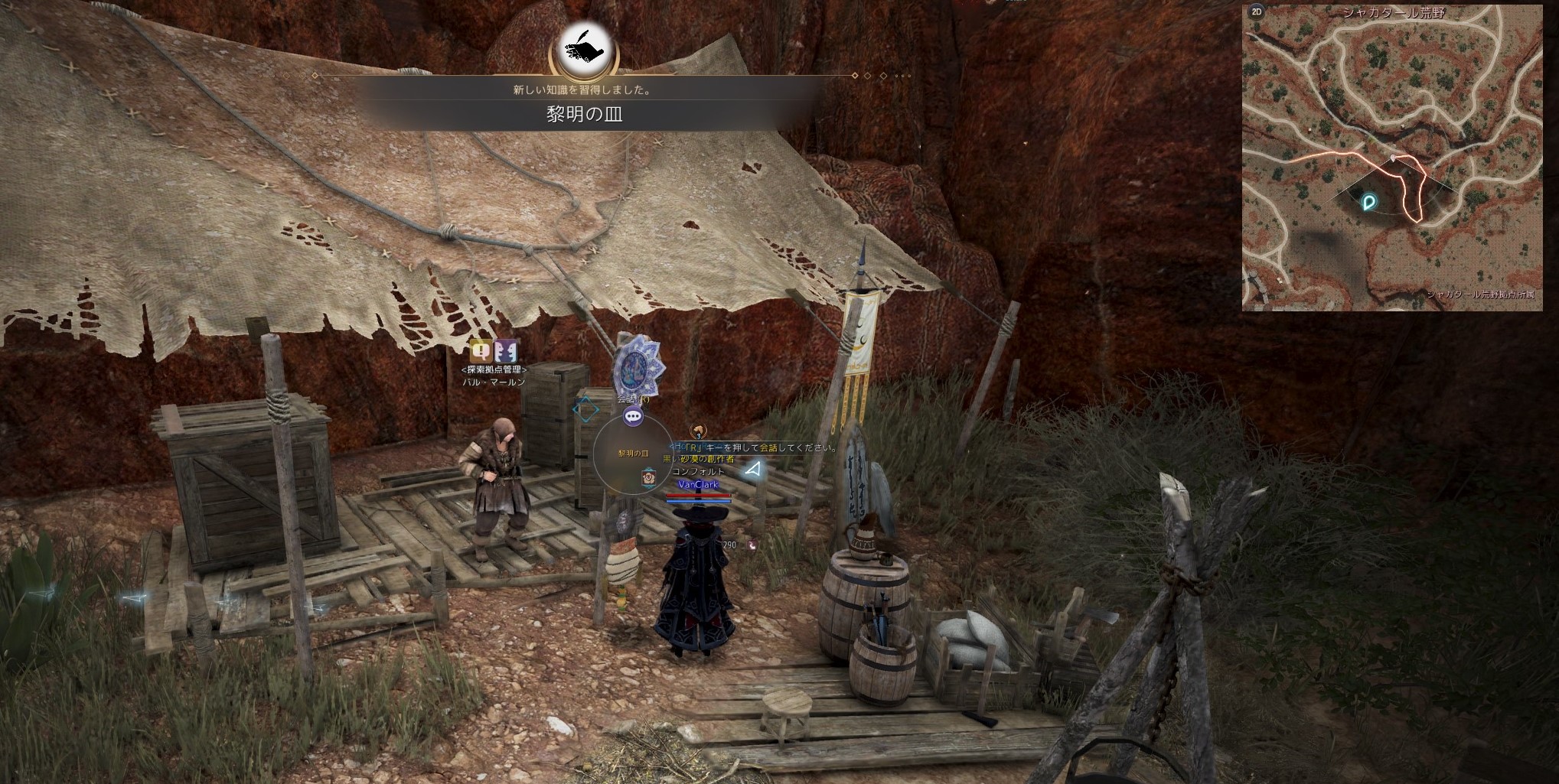This screenshot has width=1559, height=784.
Task: Click the rose emblem in interaction ring
Action: pos(647,477)
